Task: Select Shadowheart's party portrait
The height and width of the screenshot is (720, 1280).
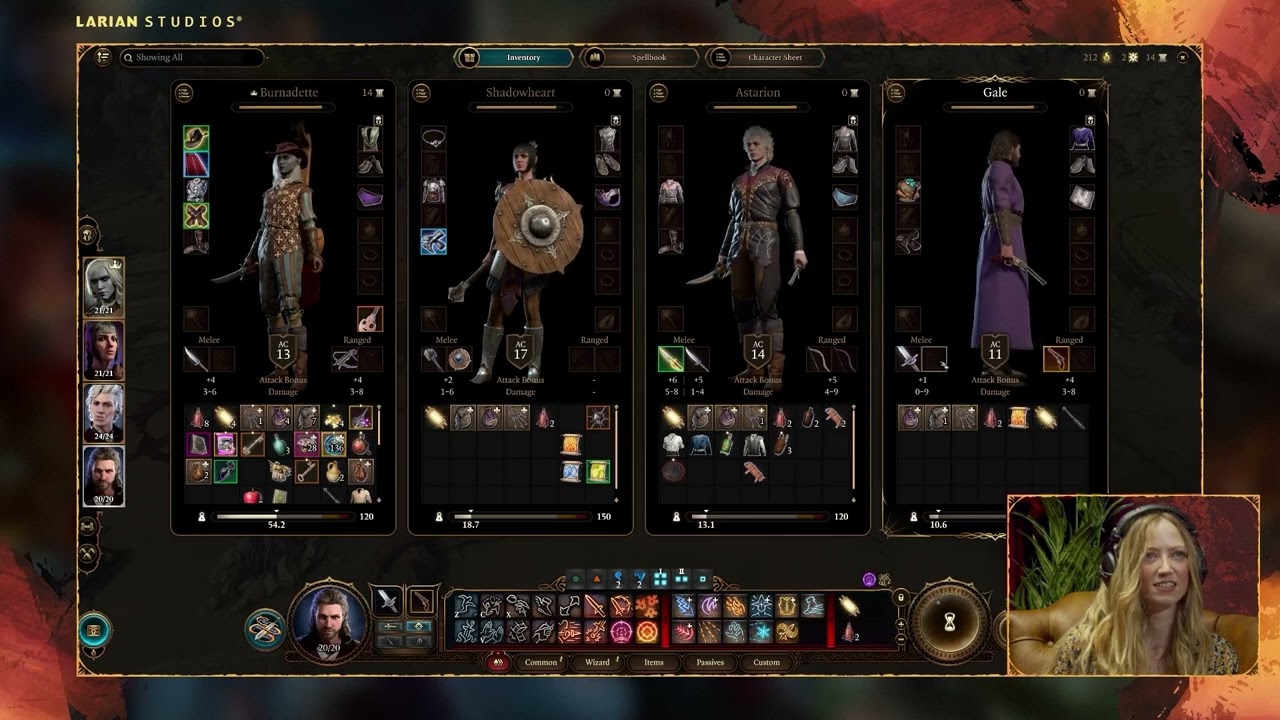Action: click(x=104, y=350)
